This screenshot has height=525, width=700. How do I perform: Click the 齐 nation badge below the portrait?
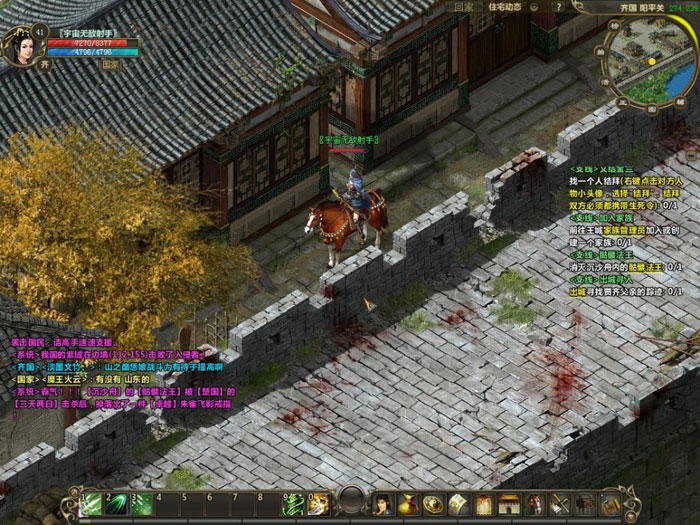coord(44,64)
